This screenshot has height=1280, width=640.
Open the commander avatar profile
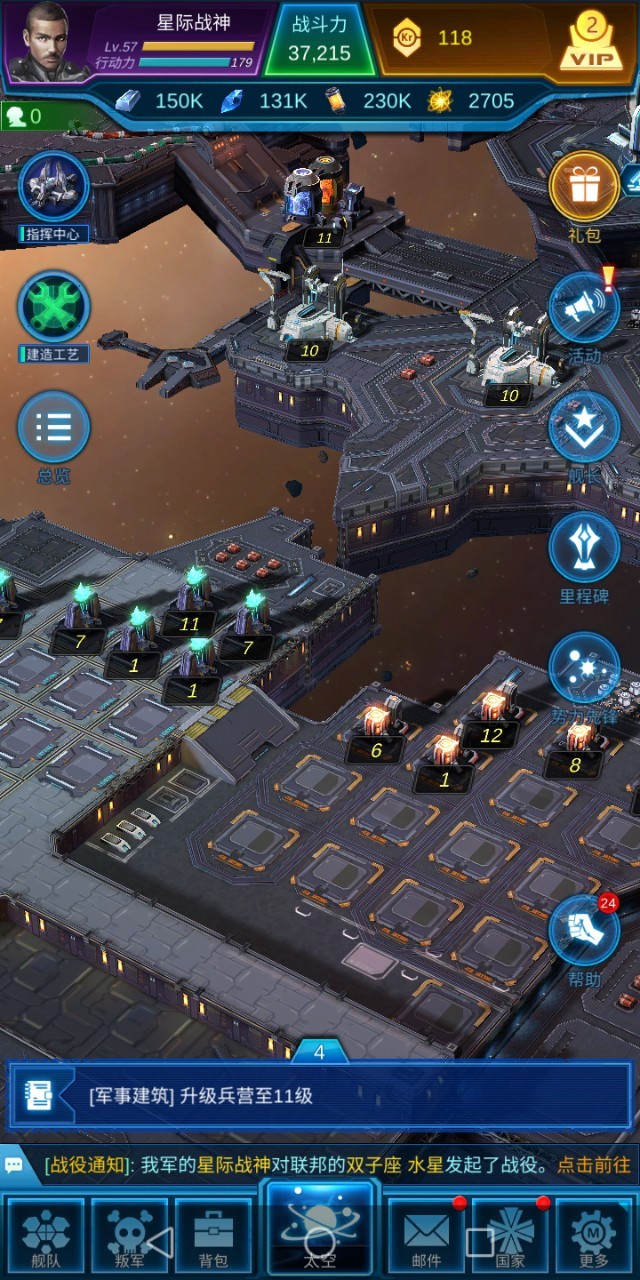pyautogui.click(x=44, y=42)
